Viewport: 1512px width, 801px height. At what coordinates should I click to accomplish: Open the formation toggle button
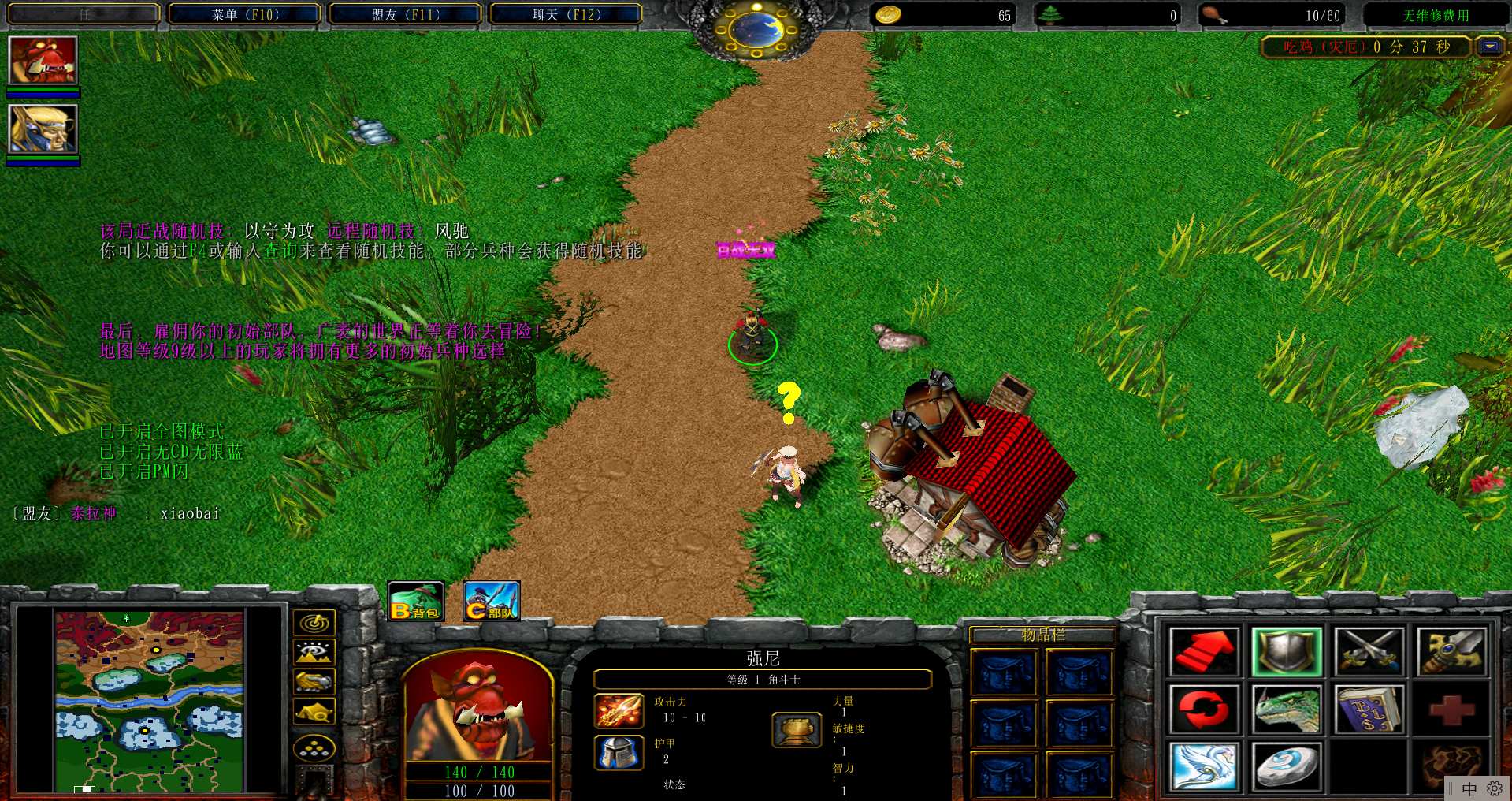coord(314,747)
